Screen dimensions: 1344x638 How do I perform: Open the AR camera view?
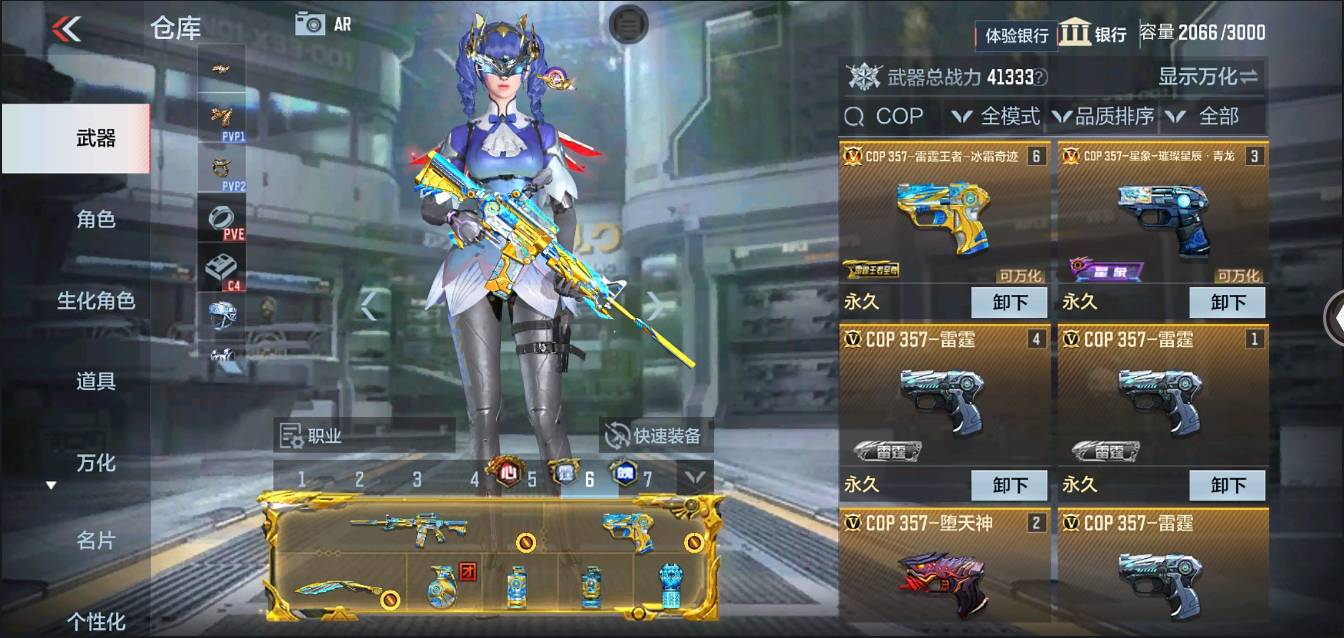323,24
